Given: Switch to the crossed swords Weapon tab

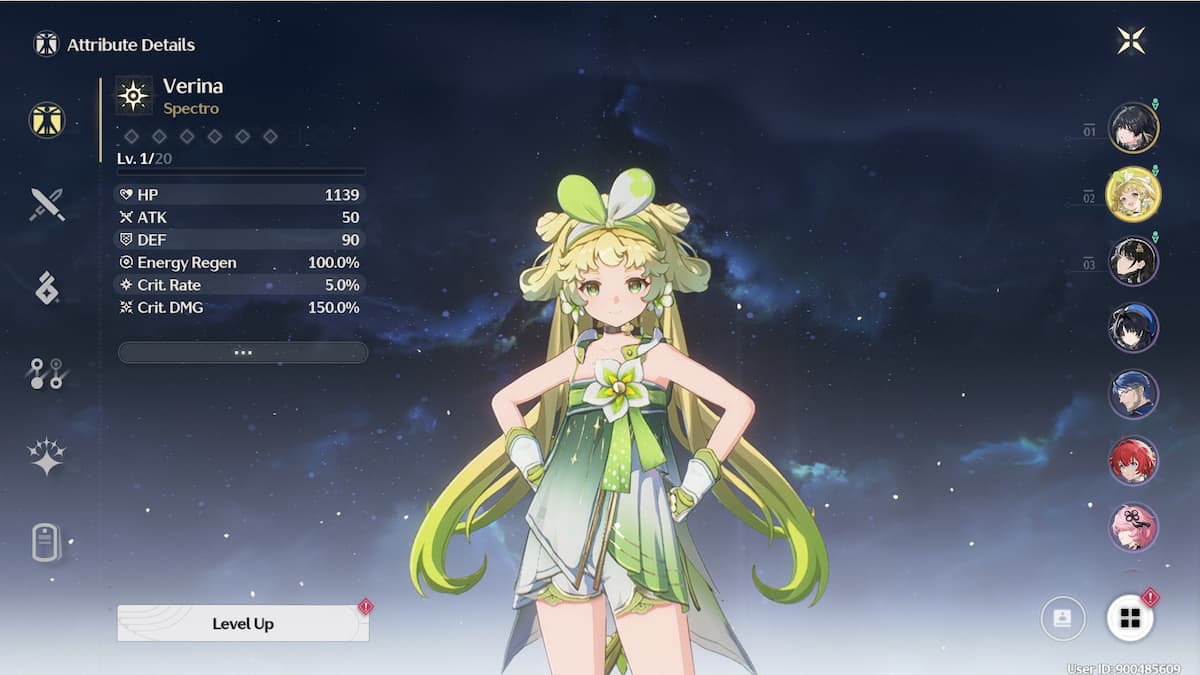Looking at the screenshot, I should point(47,204).
